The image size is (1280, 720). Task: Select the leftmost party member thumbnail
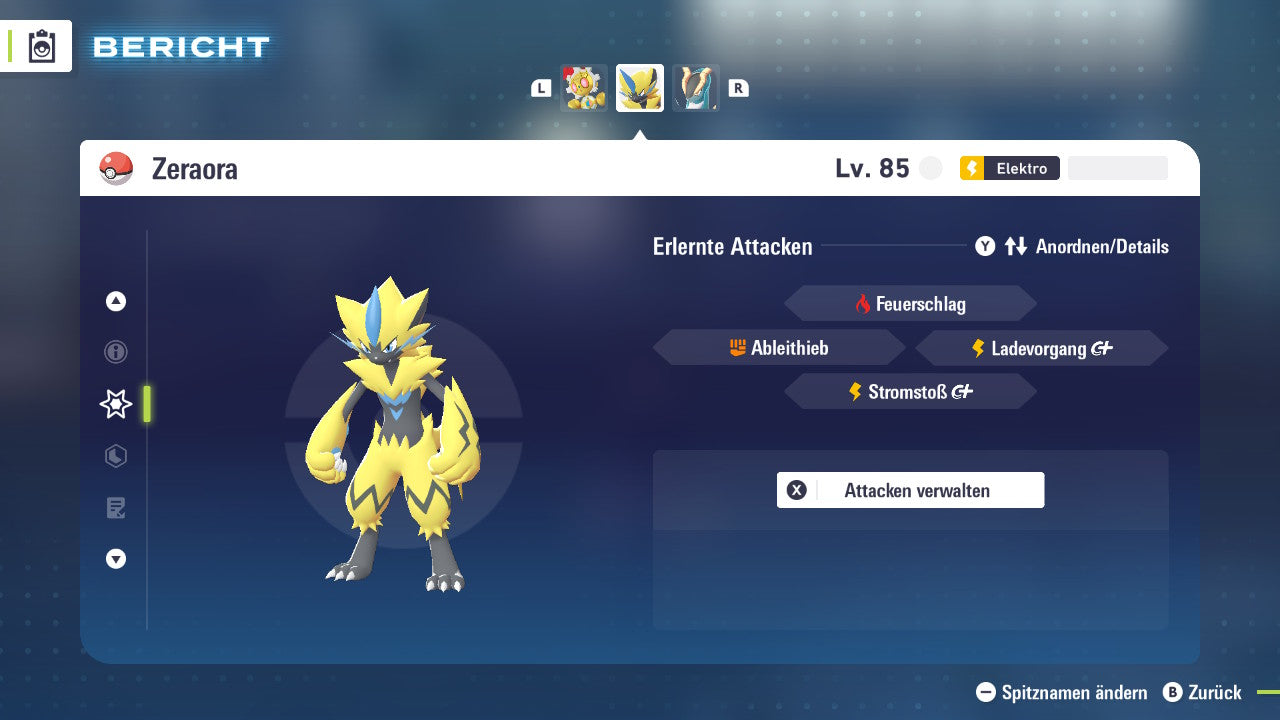pos(583,87)
